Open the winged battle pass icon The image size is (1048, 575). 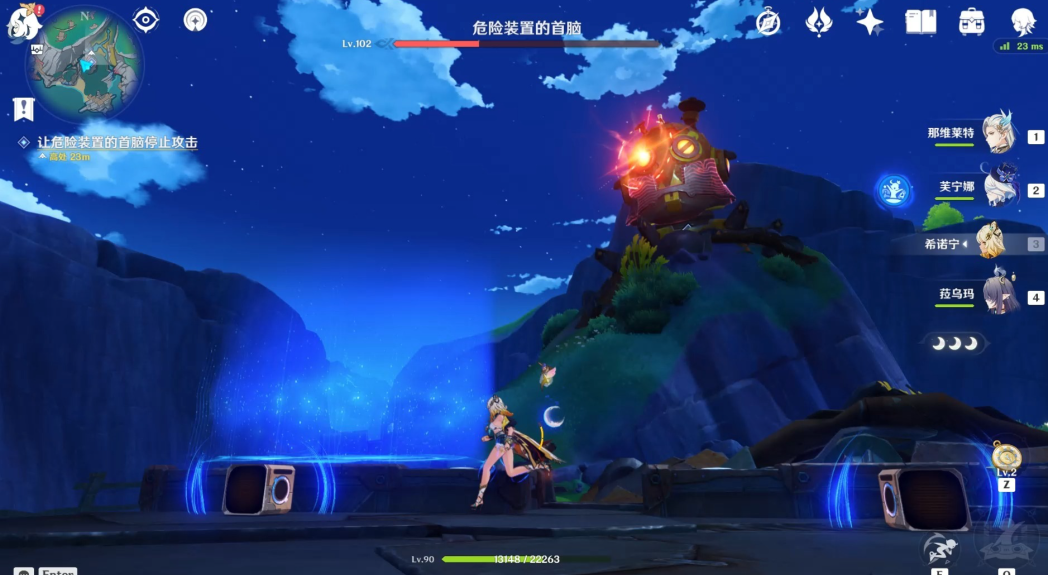tap(819, 21)
